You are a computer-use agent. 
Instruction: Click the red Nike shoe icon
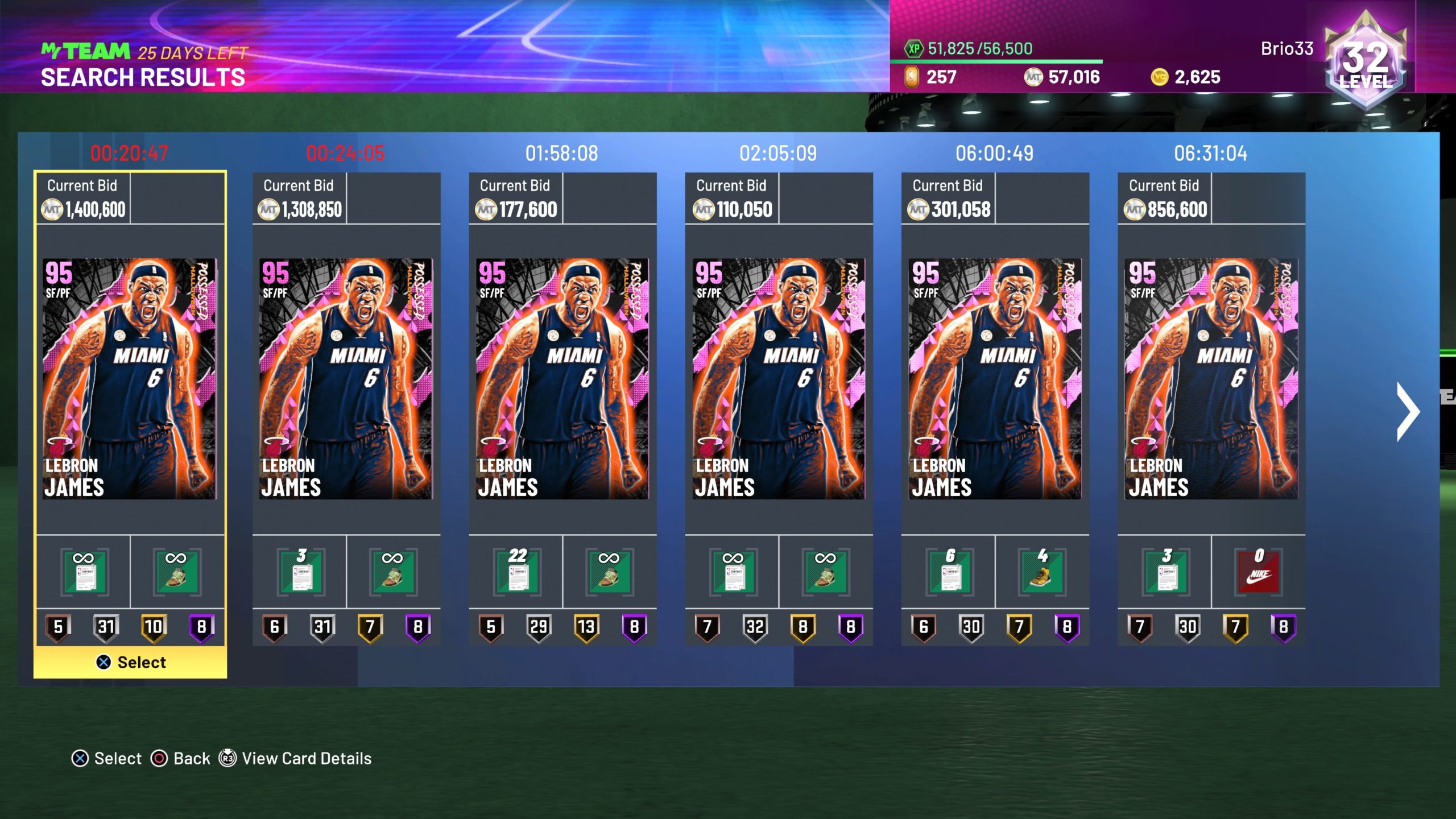(x=1259, y=572)
